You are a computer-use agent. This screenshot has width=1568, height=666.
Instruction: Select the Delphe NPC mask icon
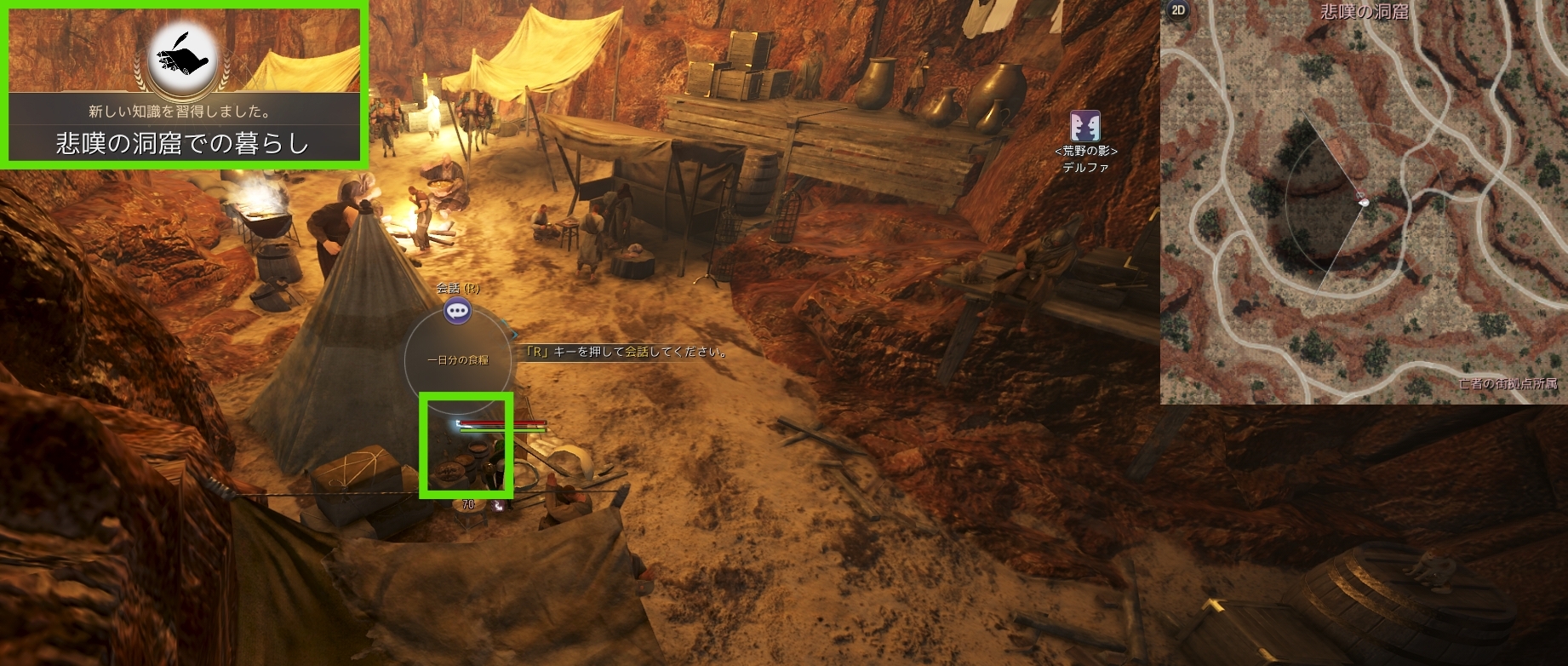pos(1085,126)
